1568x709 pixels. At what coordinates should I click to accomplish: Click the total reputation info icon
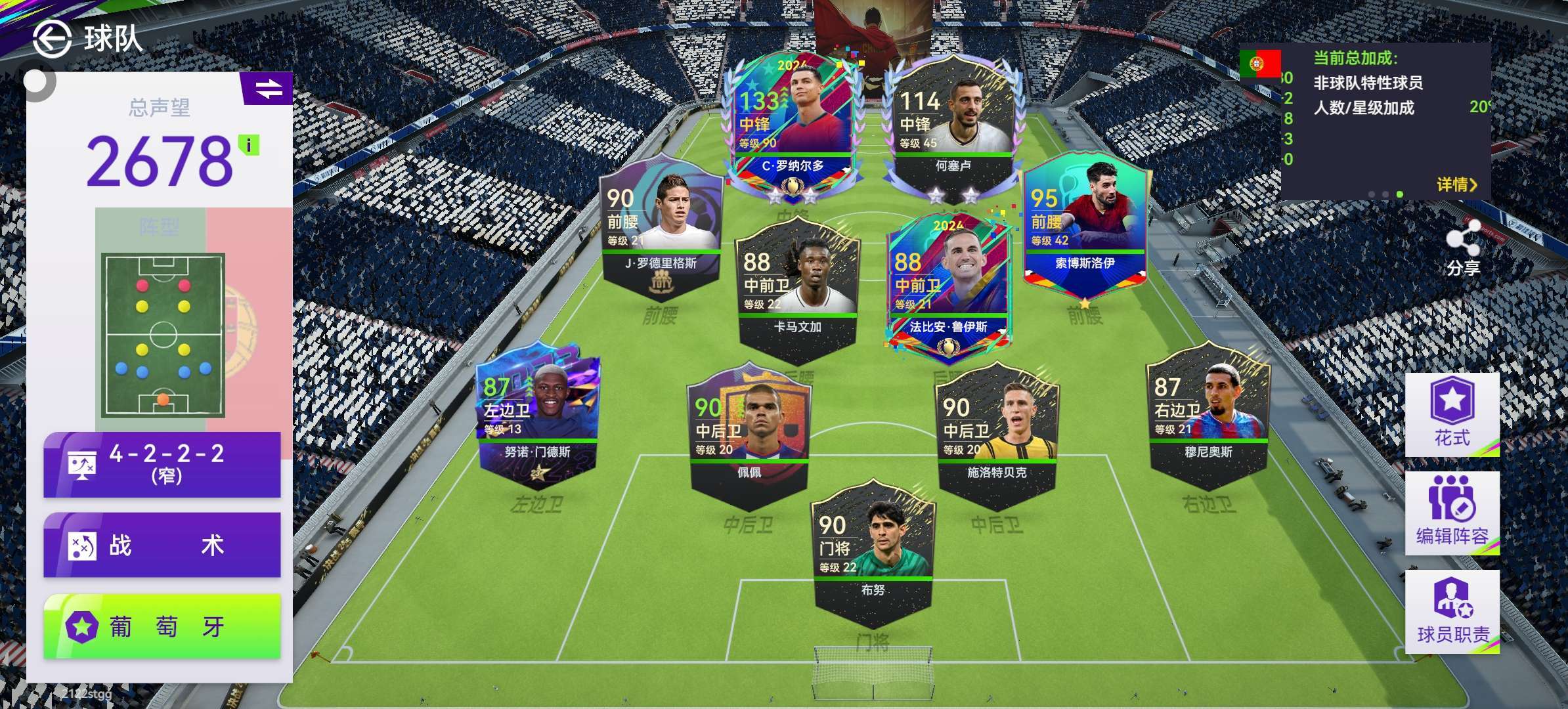(249, 145)
